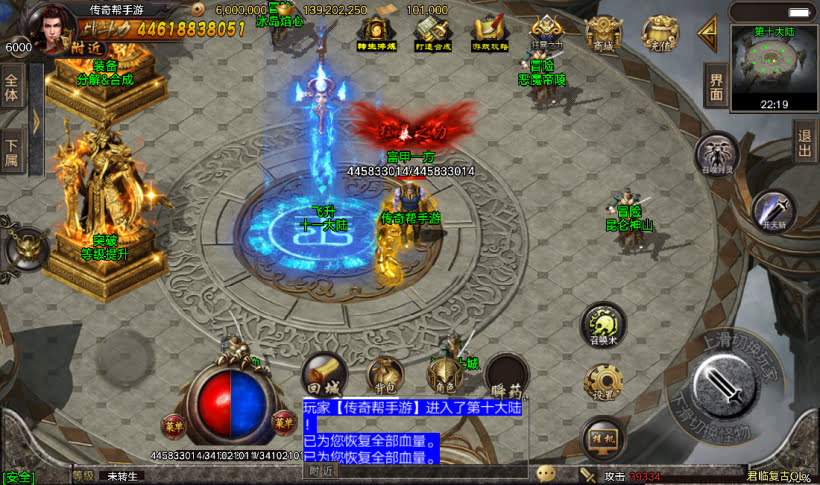Open the 设置 settings gear
Screen dimensions: 820x485
pyautogui.click(x=604, y=382)
